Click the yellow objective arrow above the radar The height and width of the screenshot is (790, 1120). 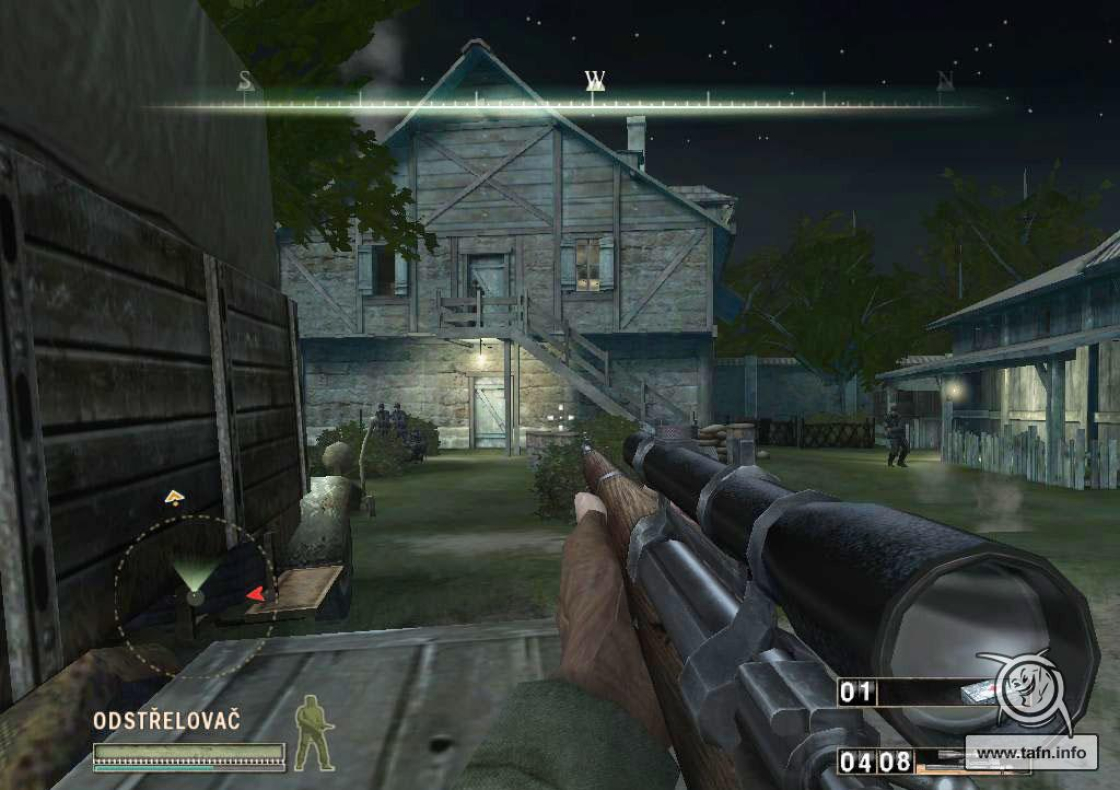(174, 495)
